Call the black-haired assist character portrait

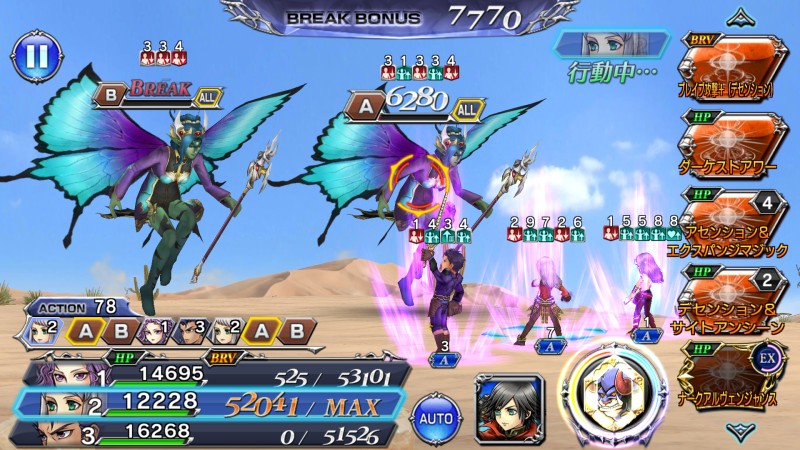point(509,406)
